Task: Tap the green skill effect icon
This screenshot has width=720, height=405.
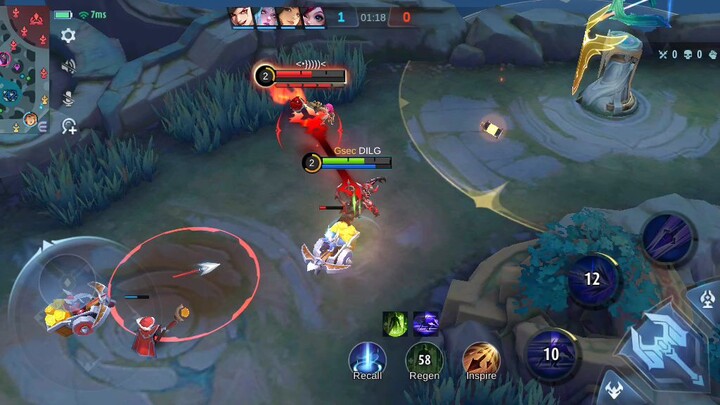Action: coord(395,323)
